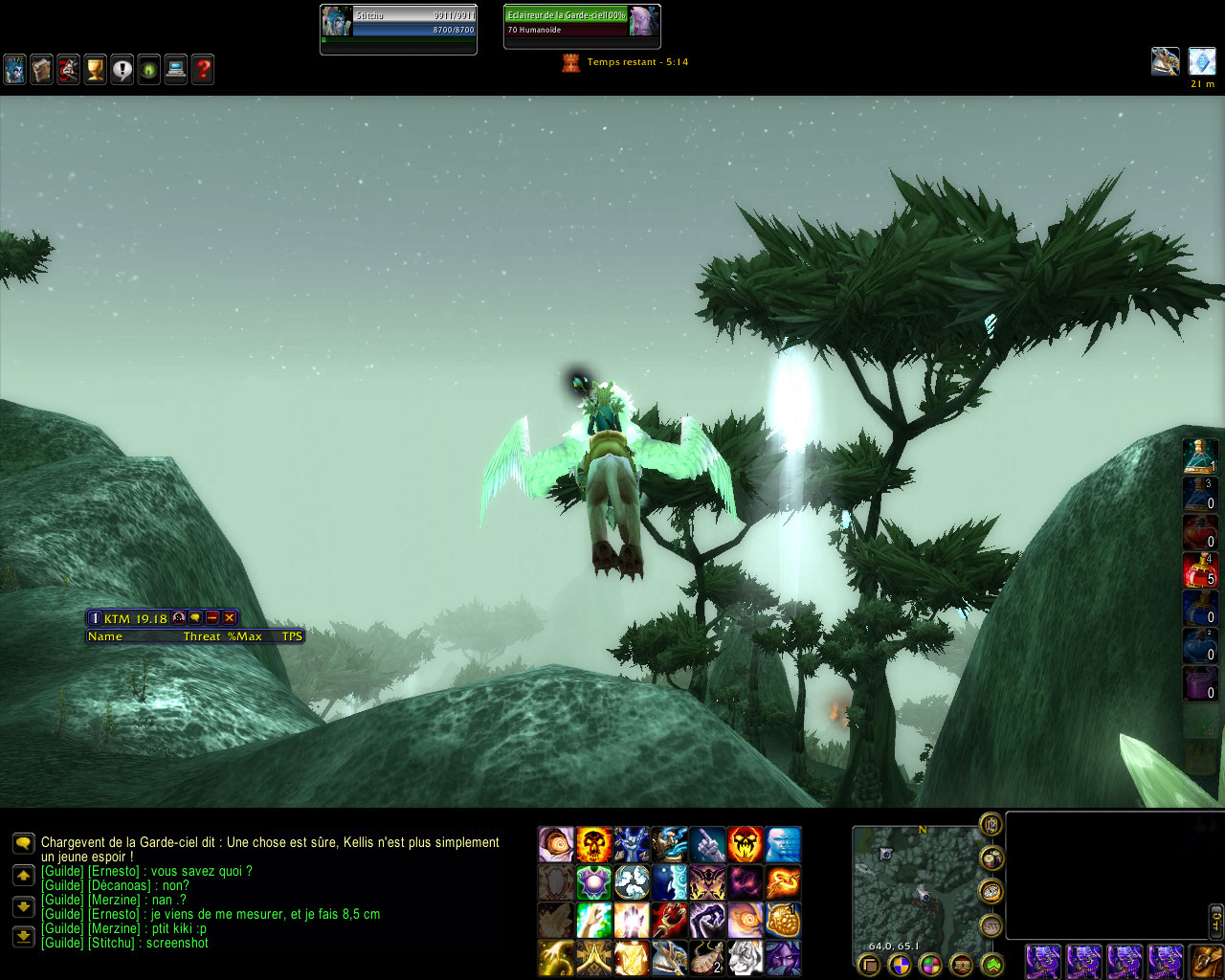This screenshot has height=980, width=1225.
Task: Open the main menu computer icon
Action: pyautogui.click(x=176, y=70)
